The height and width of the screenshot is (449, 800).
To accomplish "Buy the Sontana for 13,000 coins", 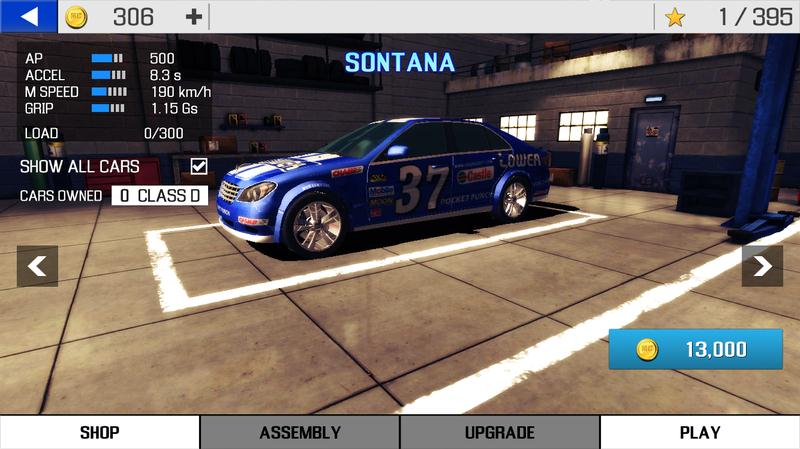I will tap(695, 349).
